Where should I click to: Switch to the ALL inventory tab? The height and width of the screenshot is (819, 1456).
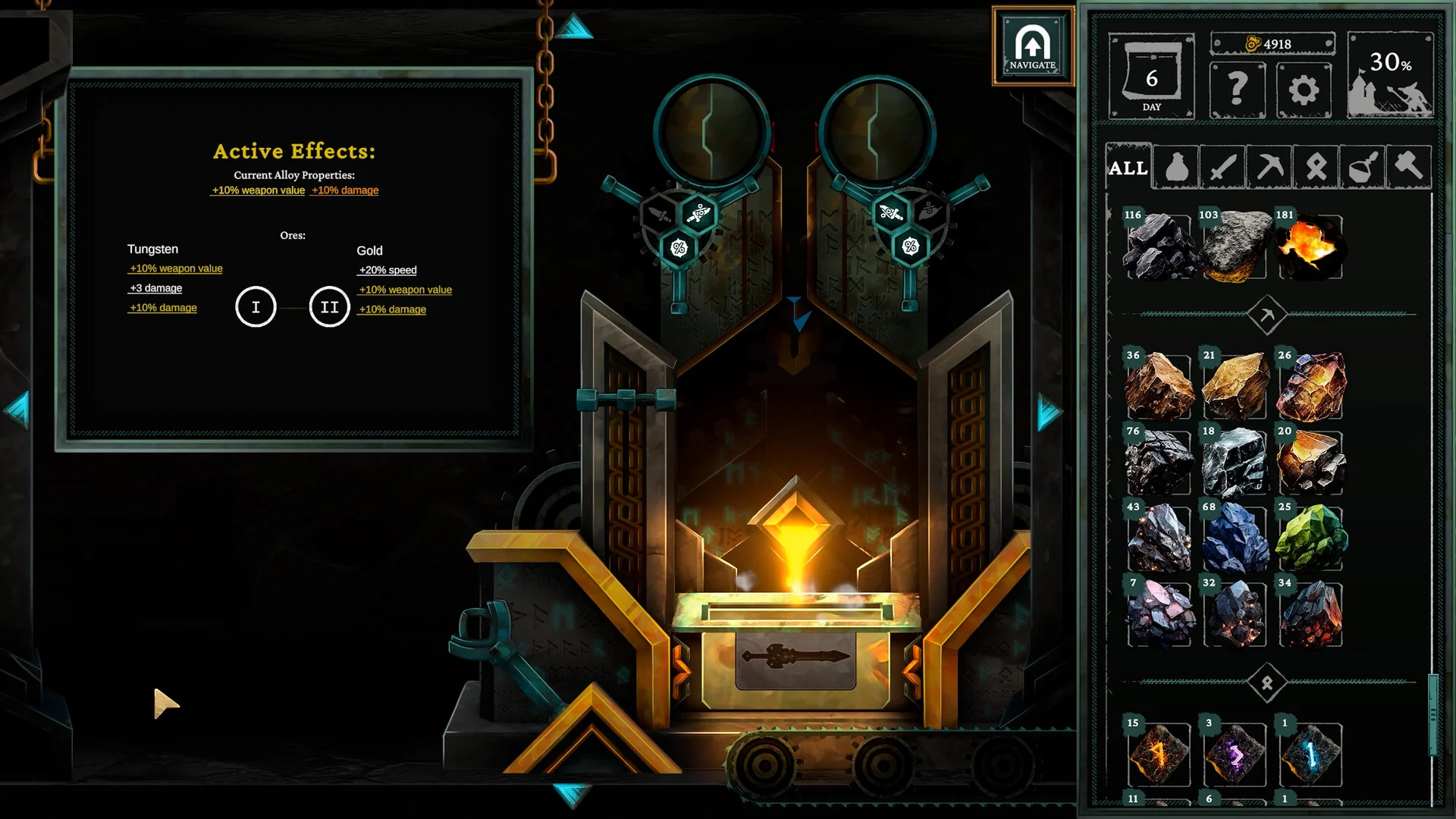(1128, 168)
